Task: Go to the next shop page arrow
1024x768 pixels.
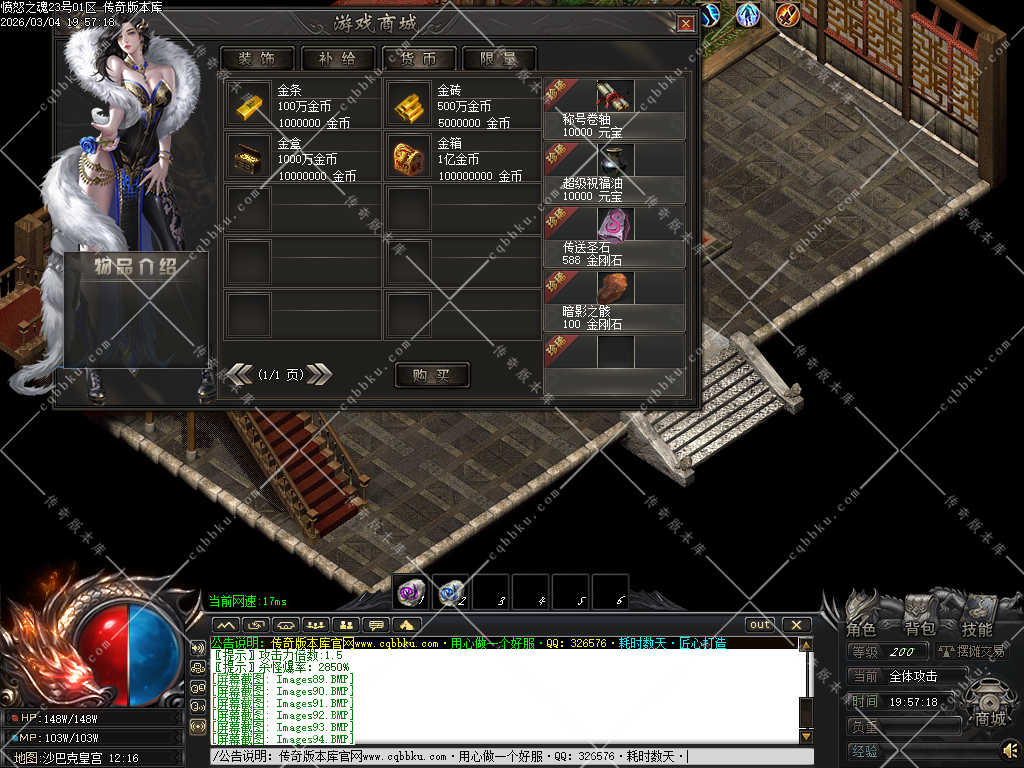Action: click(319, 374)
